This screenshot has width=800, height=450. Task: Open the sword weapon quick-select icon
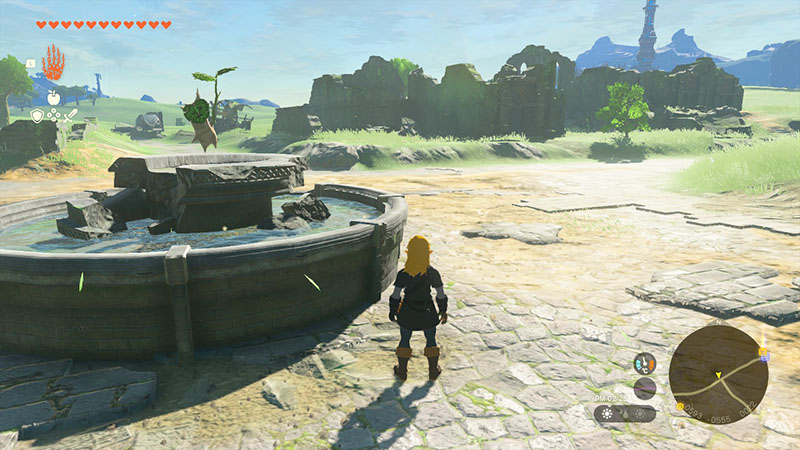[x=71, y=116]
